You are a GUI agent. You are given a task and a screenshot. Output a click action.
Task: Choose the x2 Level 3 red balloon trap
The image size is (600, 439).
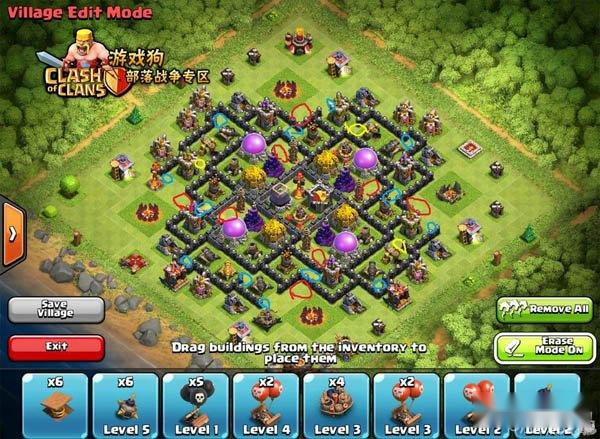(x=405, y=404)
